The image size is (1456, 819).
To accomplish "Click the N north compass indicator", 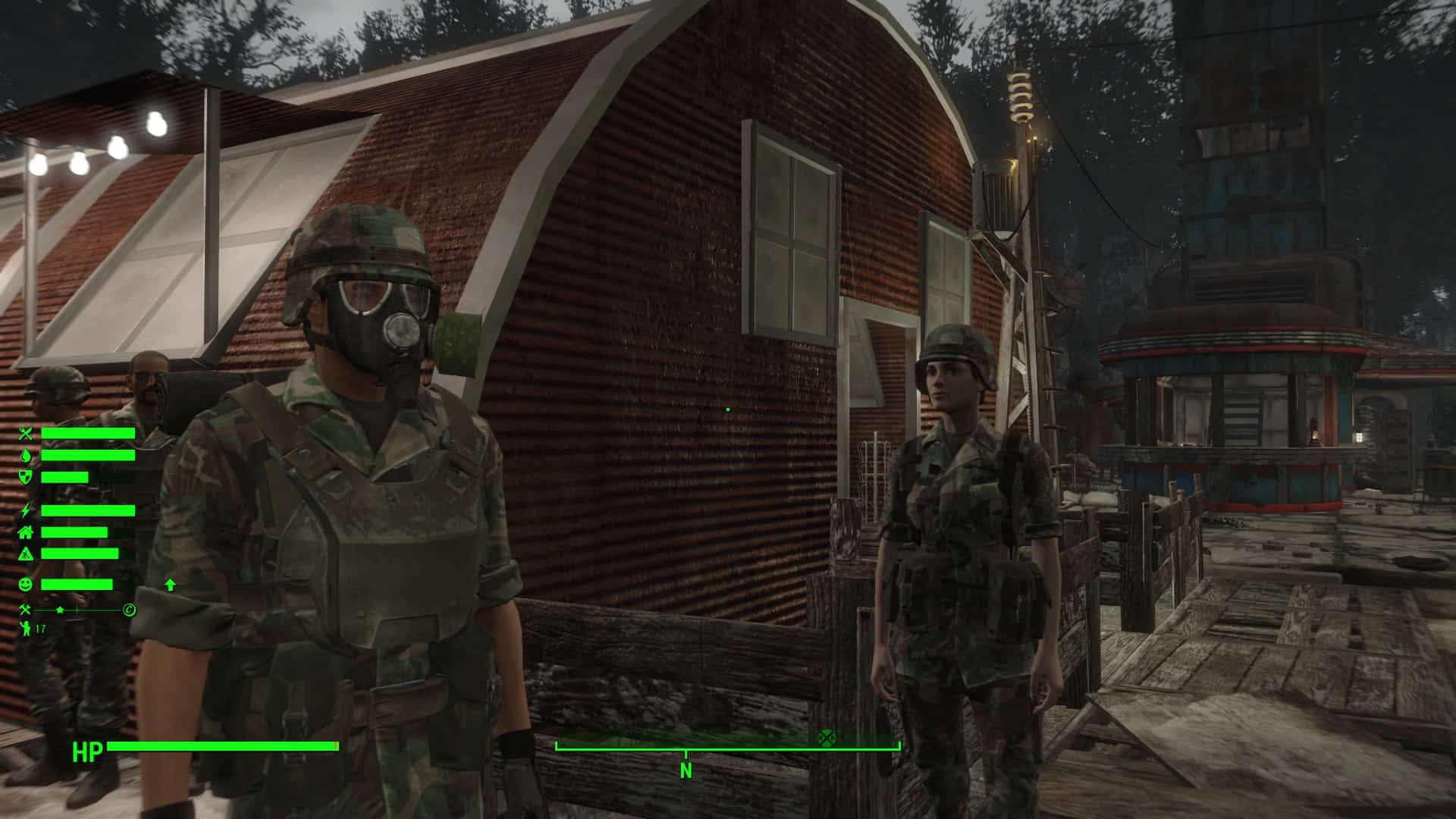I will (x=686, y=770).
